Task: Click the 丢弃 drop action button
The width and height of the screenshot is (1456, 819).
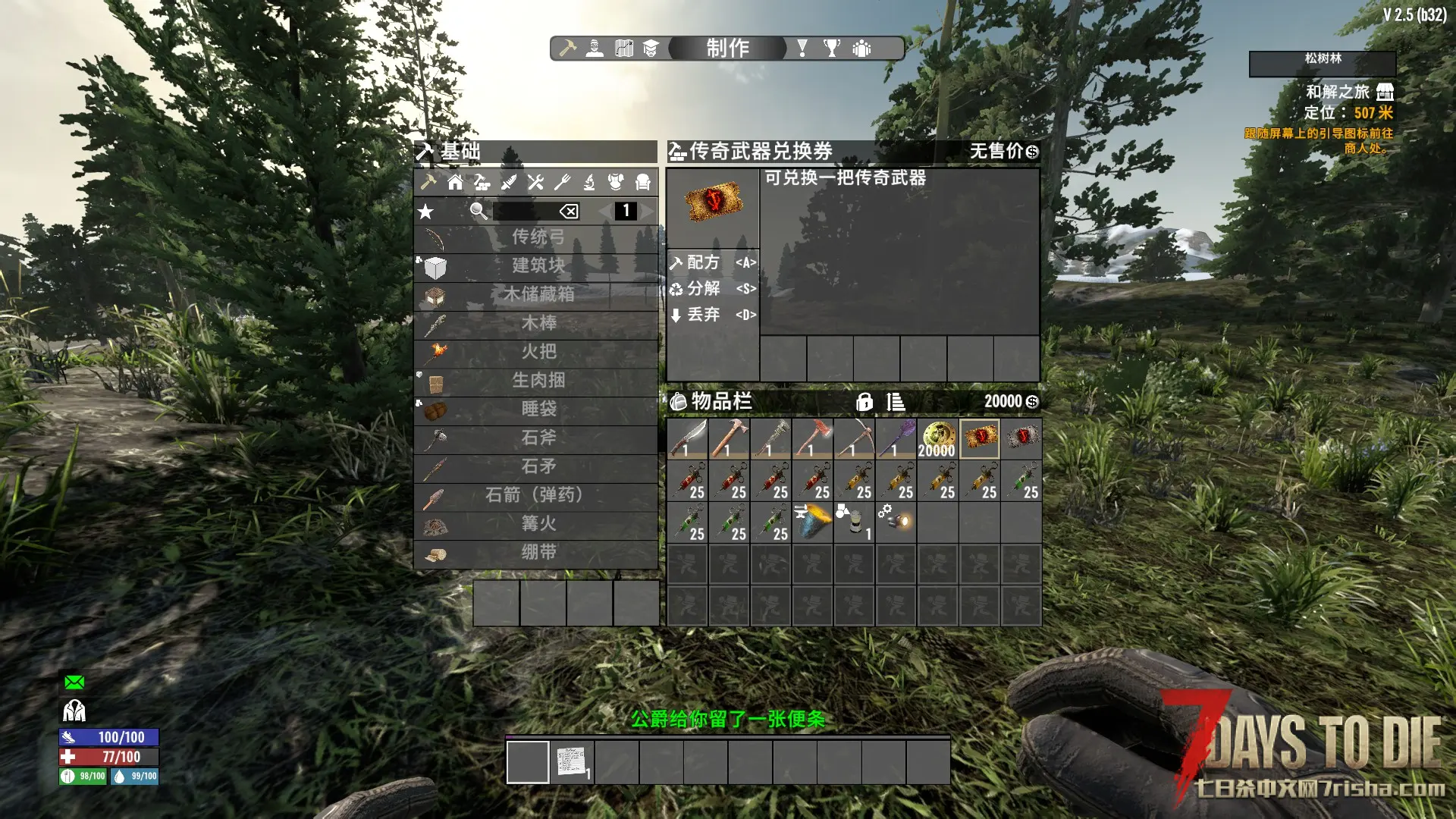Action: pyautogui.click(x=712, y=315)
